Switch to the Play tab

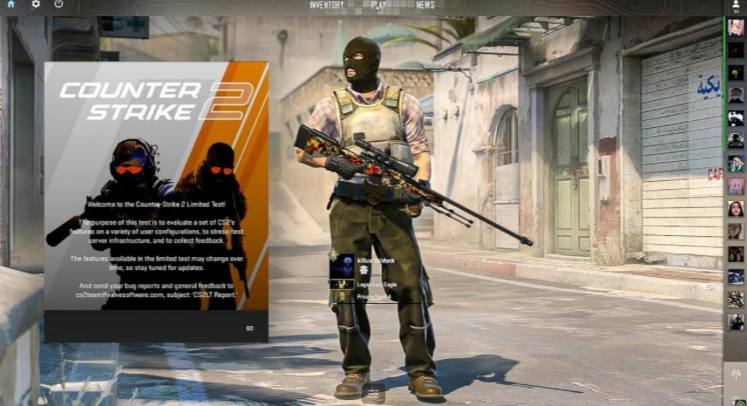[x=378, y=5]
